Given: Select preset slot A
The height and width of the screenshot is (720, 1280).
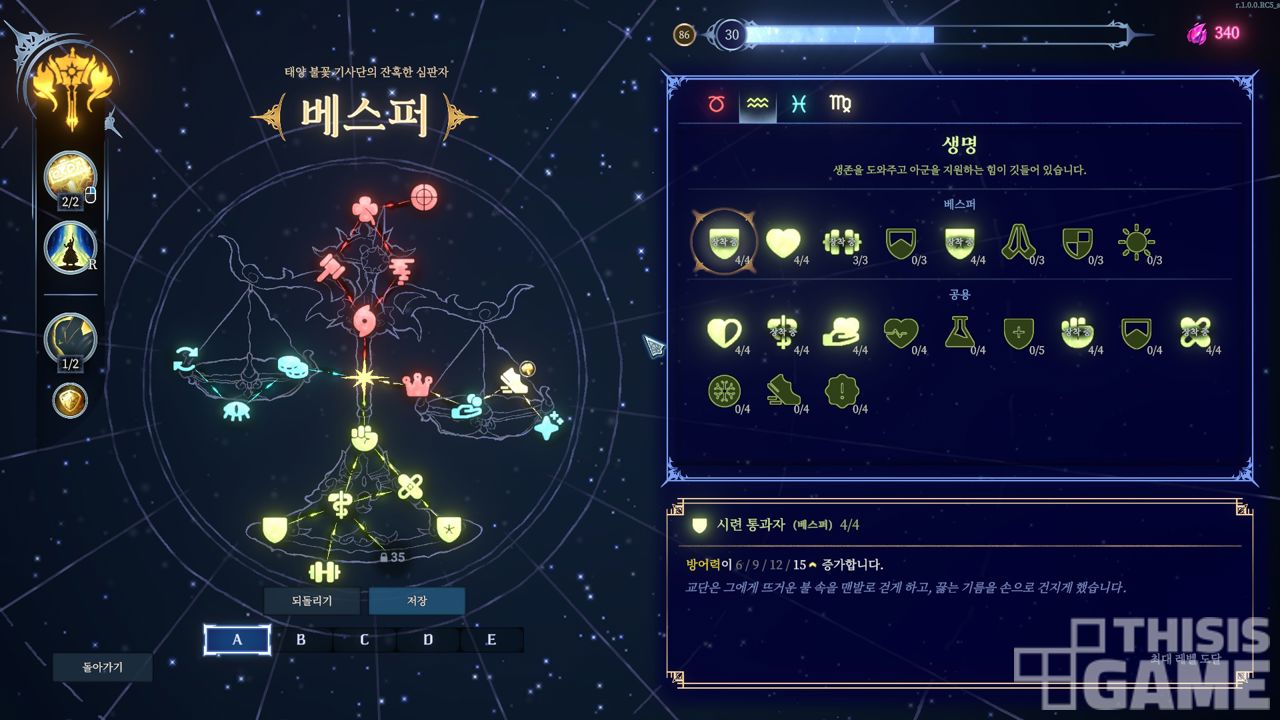Looking at the screenshot, I should coord(237,640).
